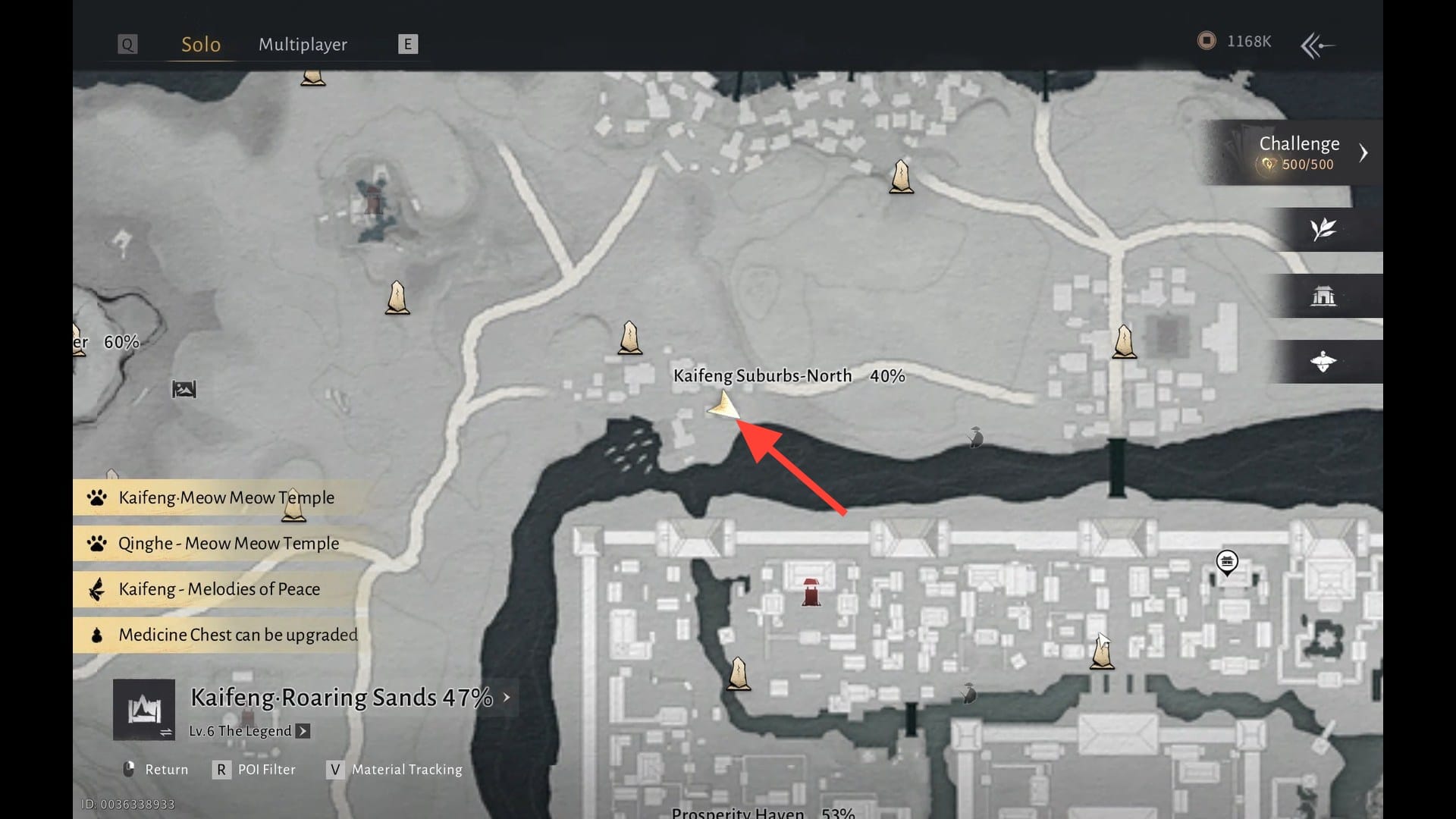This screenshot has height=819, width=1456.
Task: Close the map with the back arrow
Action: pos(1317,45)
